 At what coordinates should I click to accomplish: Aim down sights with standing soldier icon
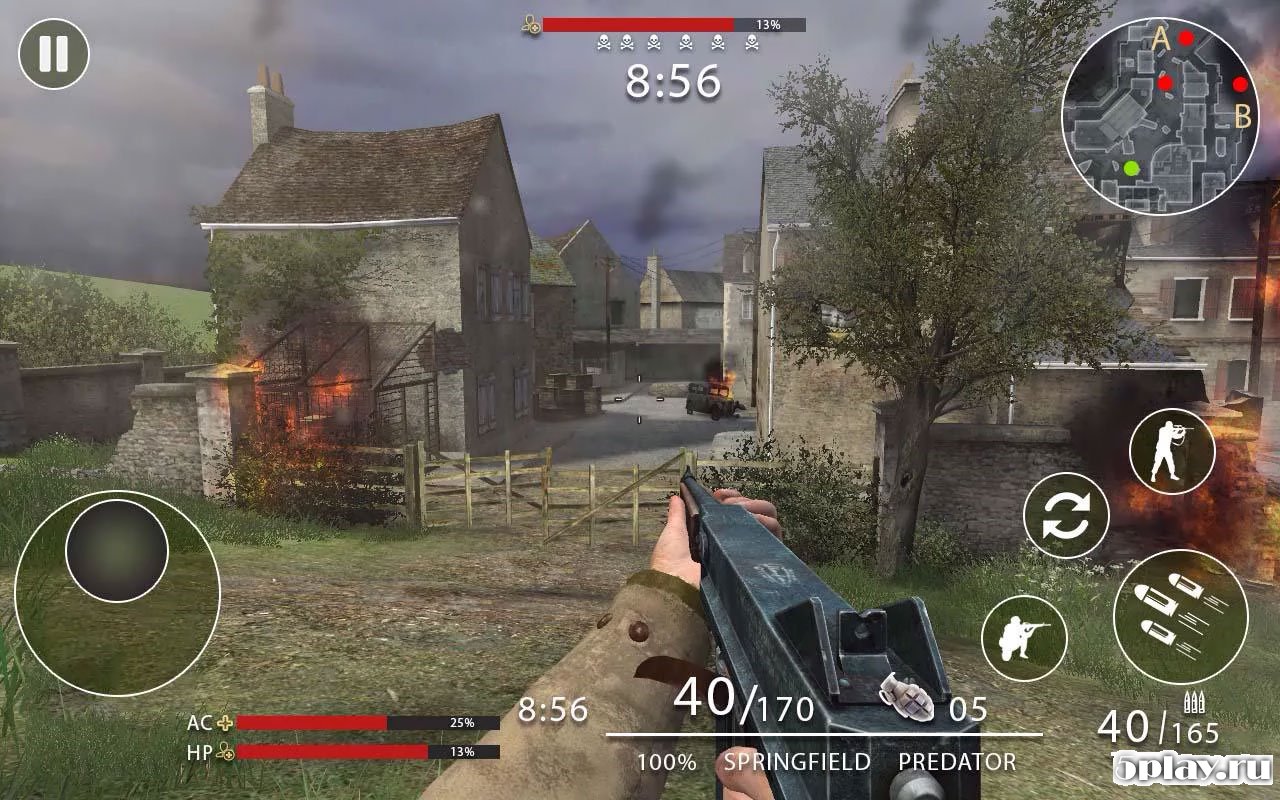[1172, 452]
